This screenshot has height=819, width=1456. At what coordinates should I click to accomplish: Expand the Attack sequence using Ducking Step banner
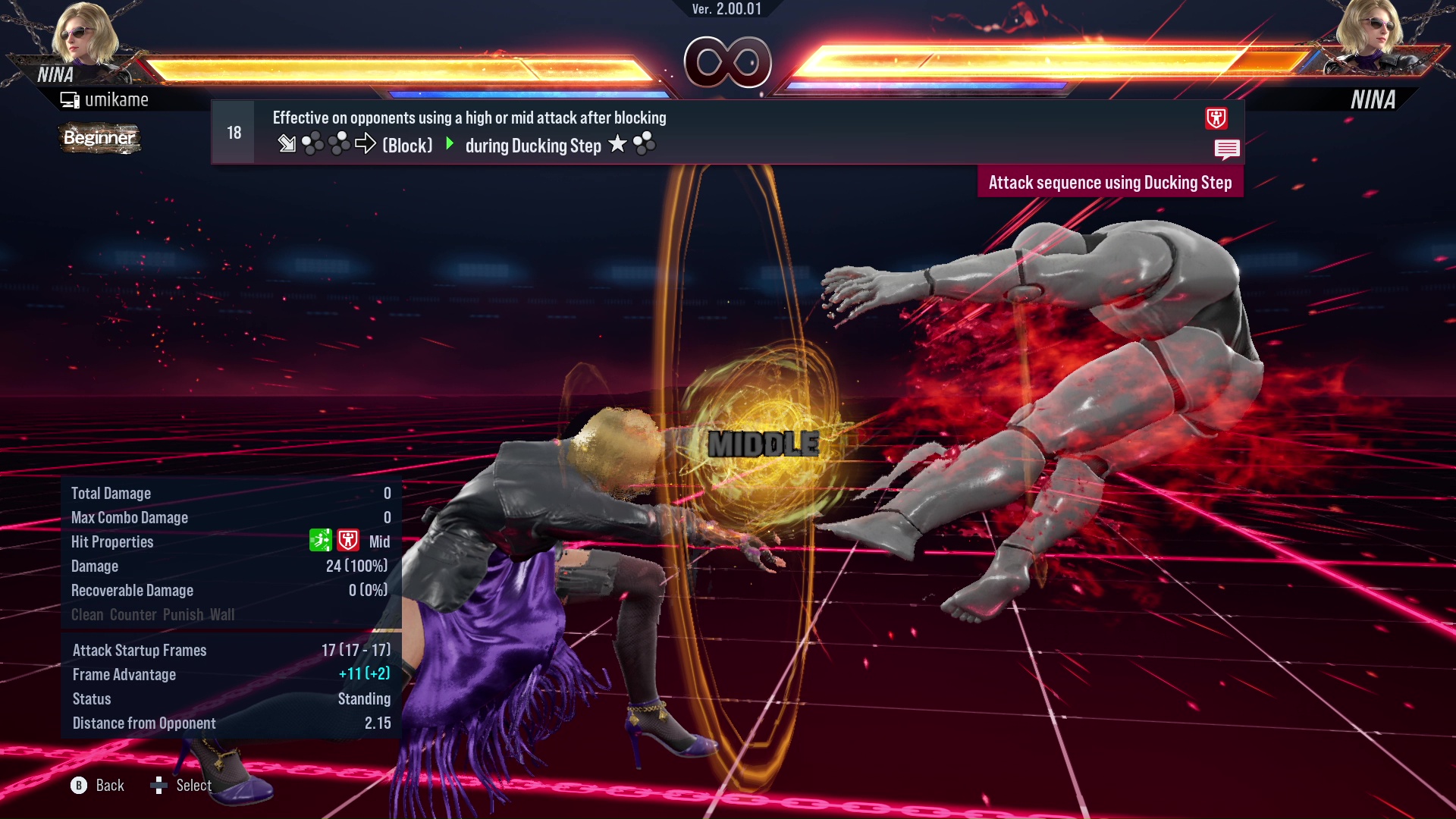tap(1109, 182)
